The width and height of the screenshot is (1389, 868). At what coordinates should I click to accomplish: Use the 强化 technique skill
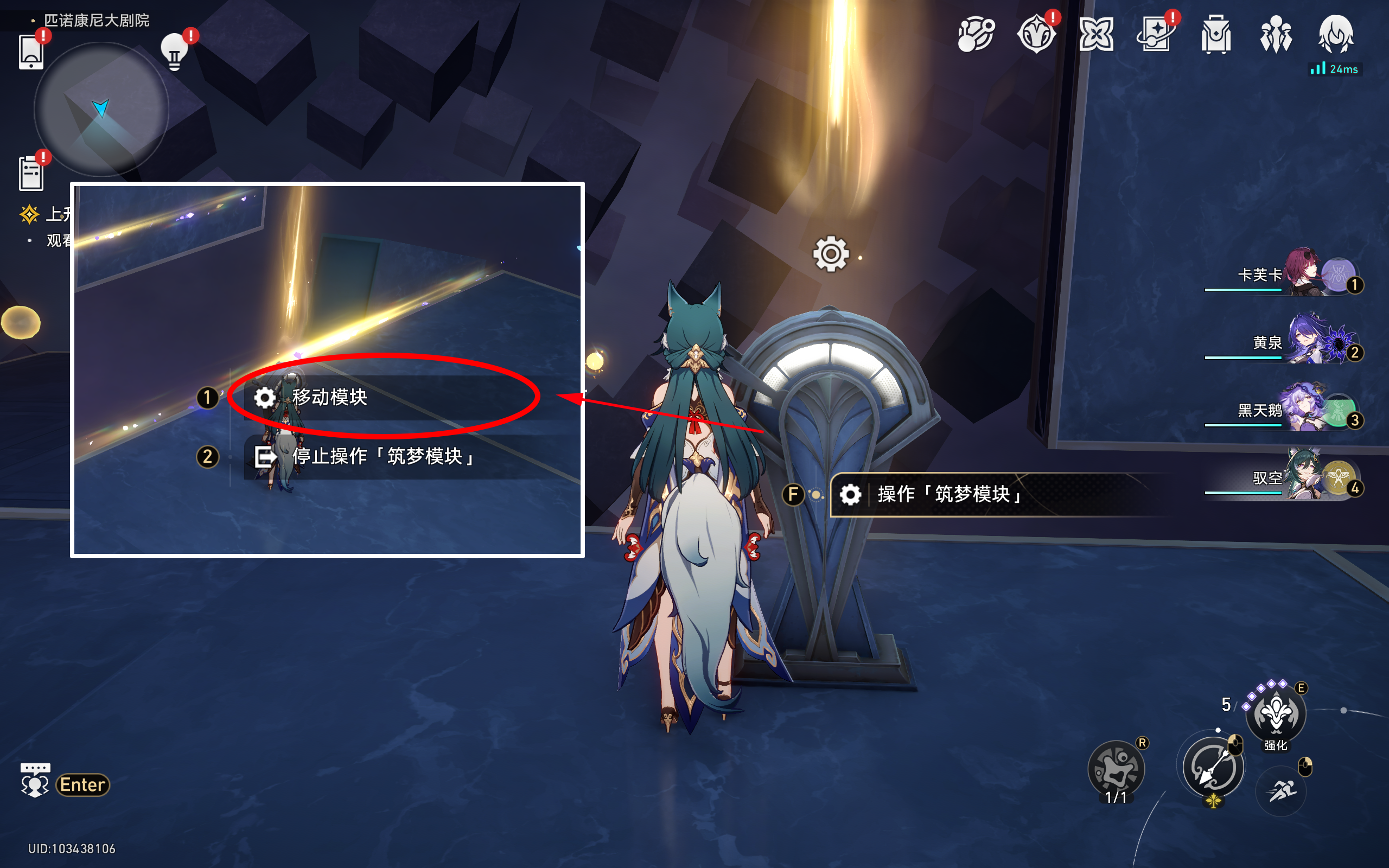click(x=1276, y=714)
